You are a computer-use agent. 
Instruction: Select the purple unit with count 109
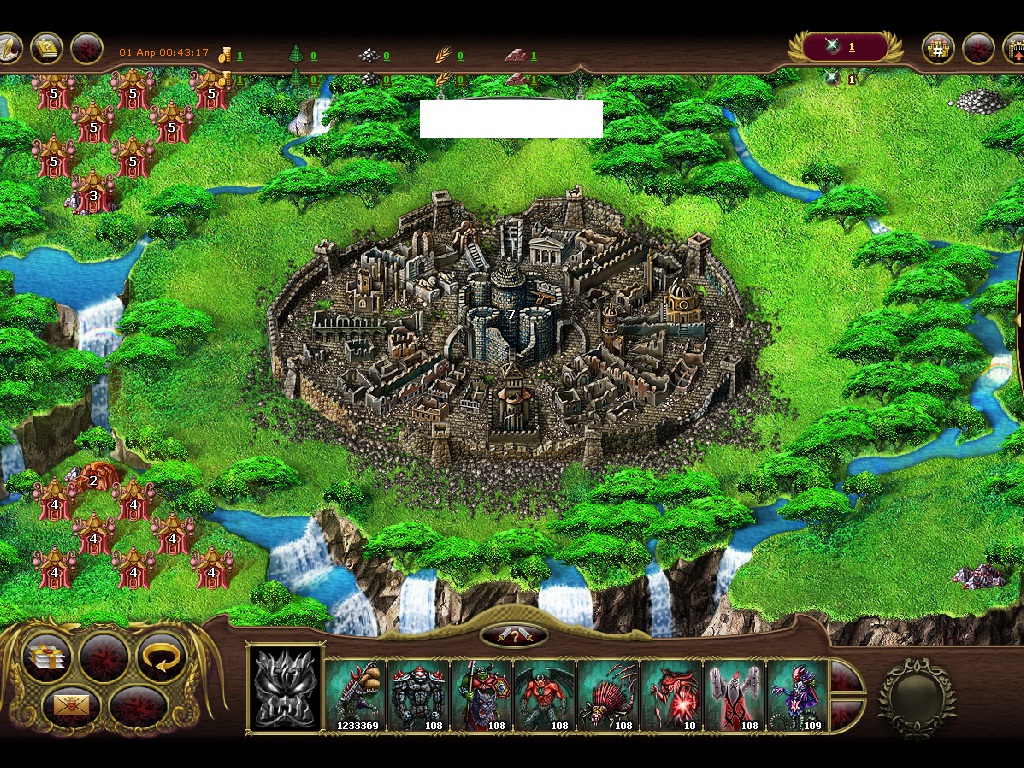point(798,694)
